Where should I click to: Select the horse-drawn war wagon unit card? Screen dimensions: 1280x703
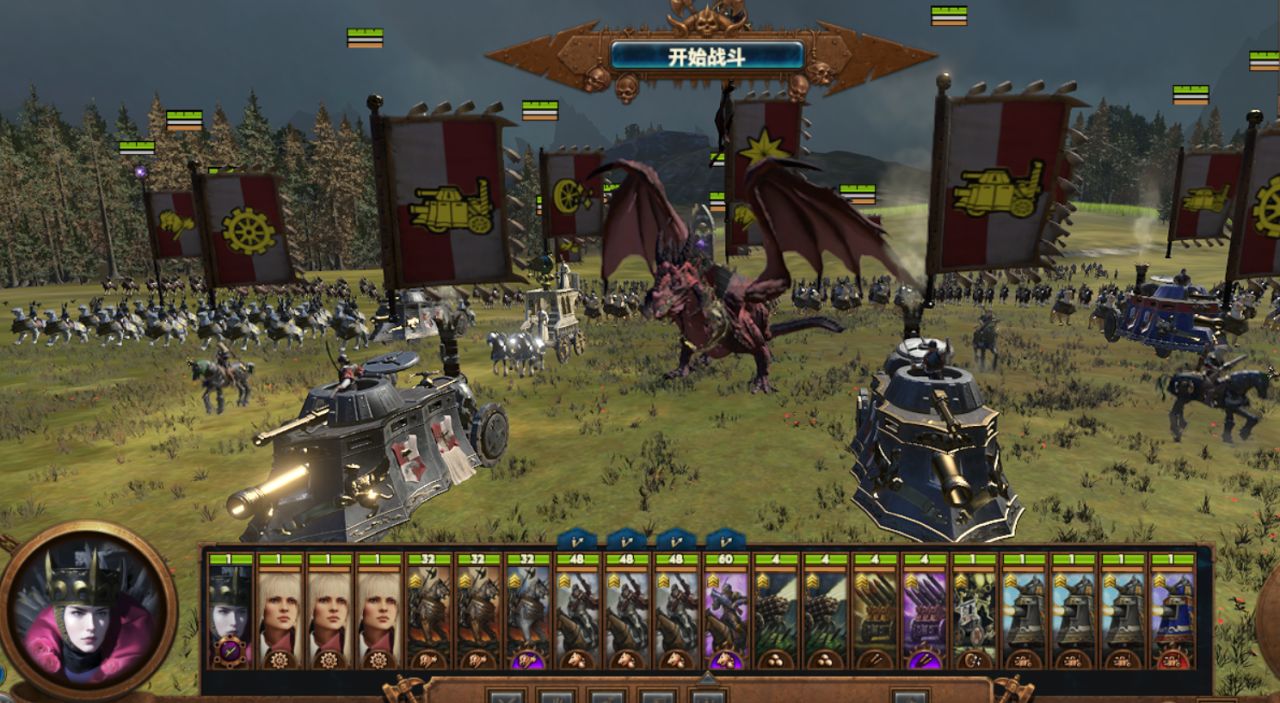click(973, 610)
